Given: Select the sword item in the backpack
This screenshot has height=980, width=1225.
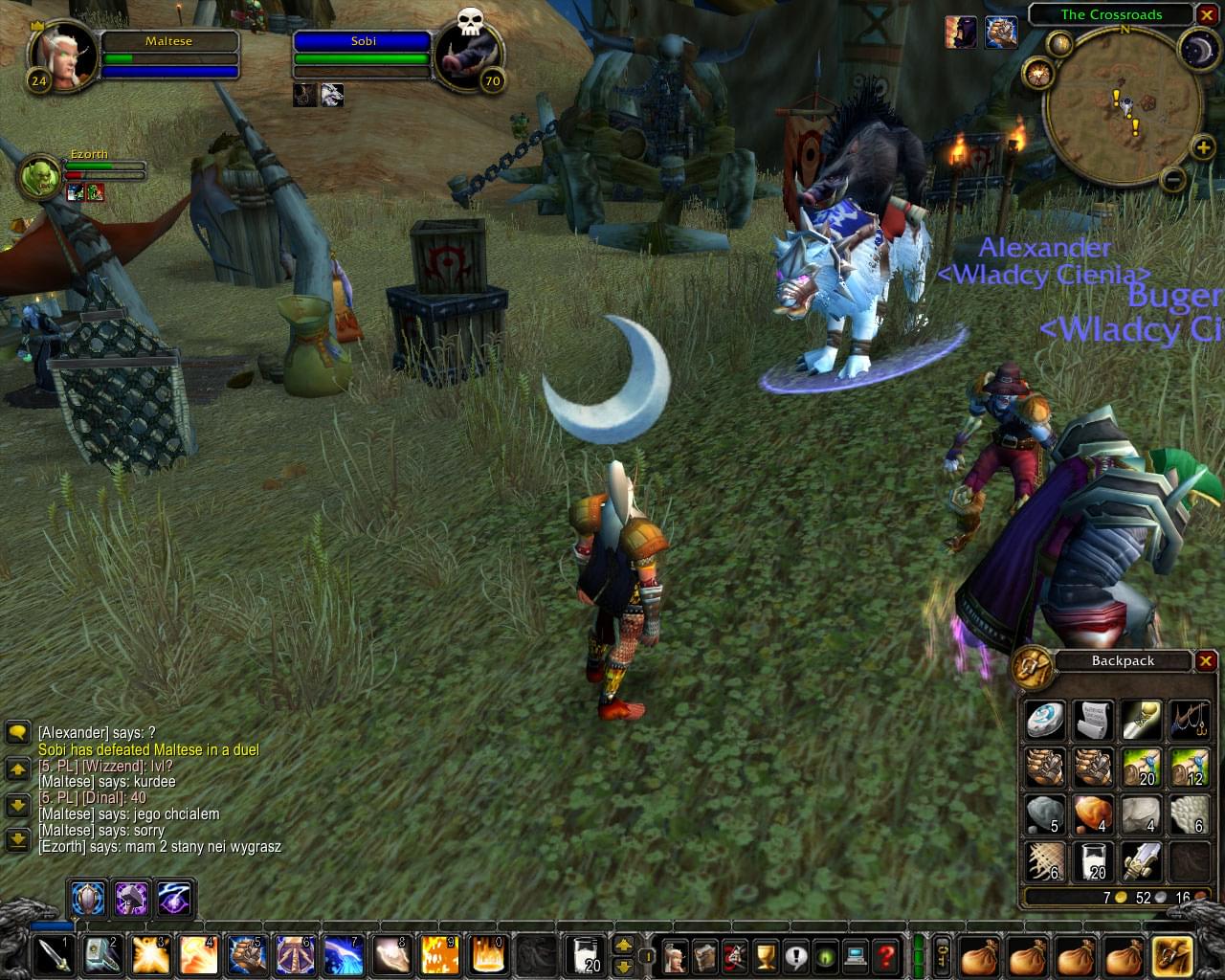Looking at the screenshot, I should tap(1141, 860).
